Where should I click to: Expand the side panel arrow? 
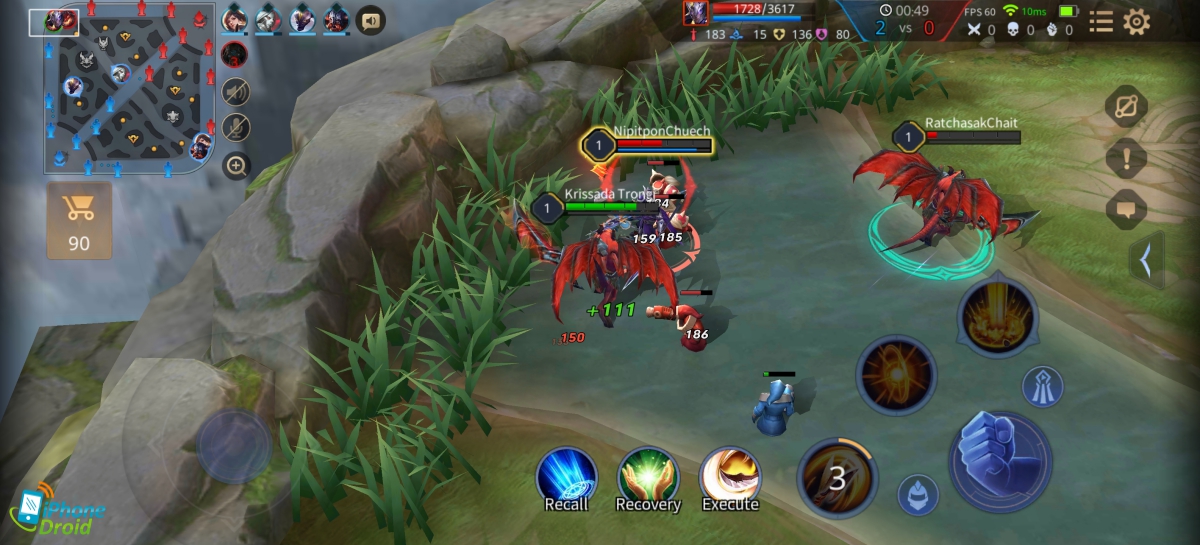pos(1146,261)
